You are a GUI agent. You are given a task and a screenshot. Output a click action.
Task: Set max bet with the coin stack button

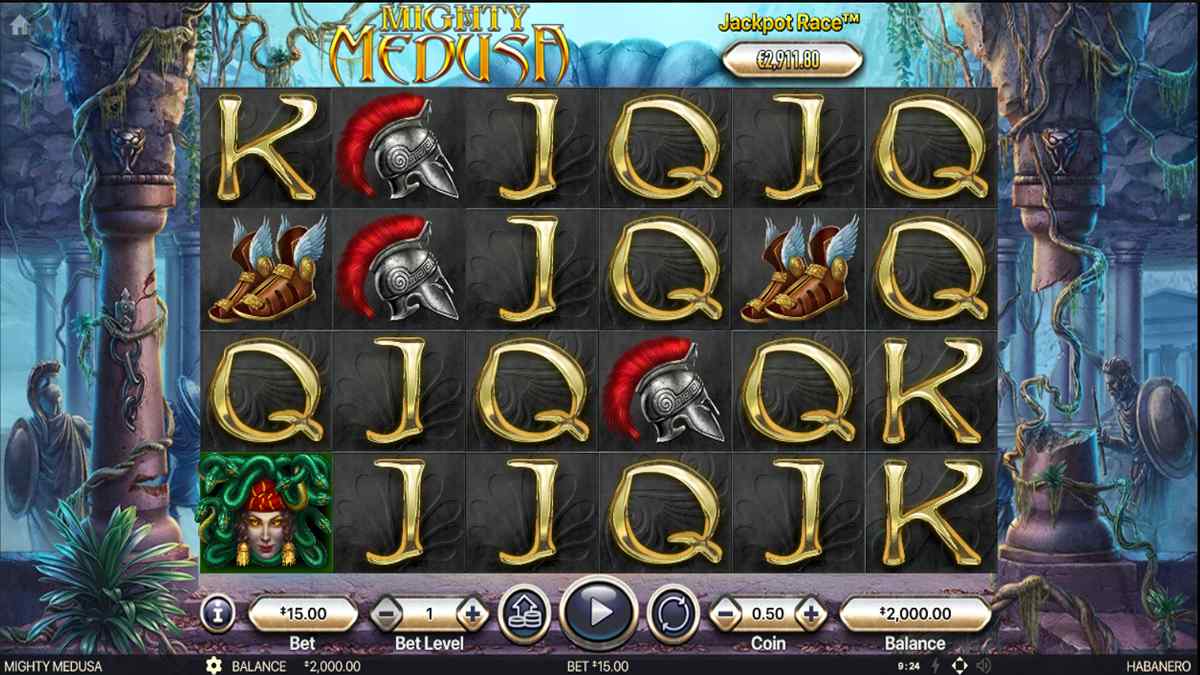pyautogui.click(x=525, y=612)
